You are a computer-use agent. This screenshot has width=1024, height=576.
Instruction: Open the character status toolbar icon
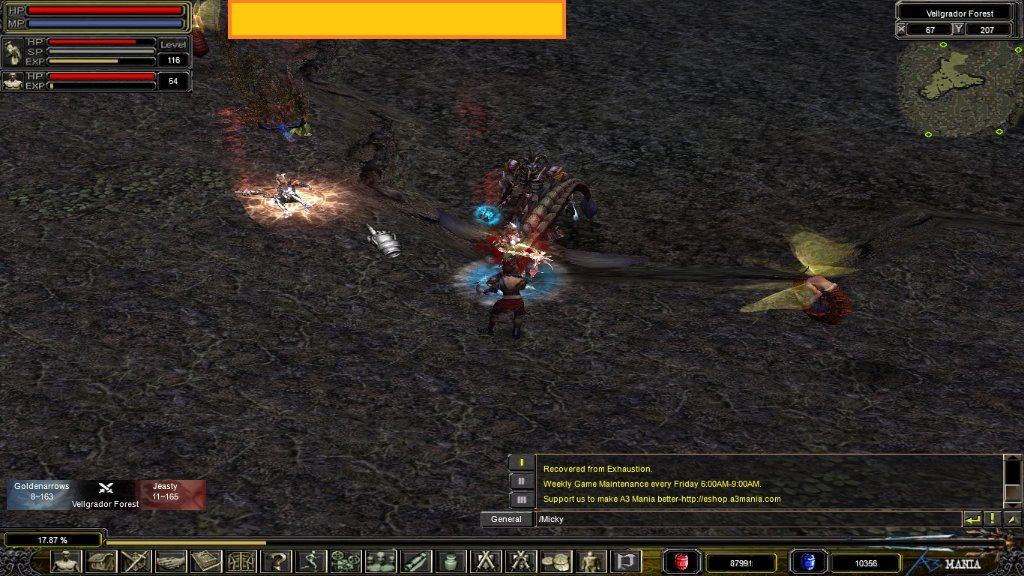66,562
